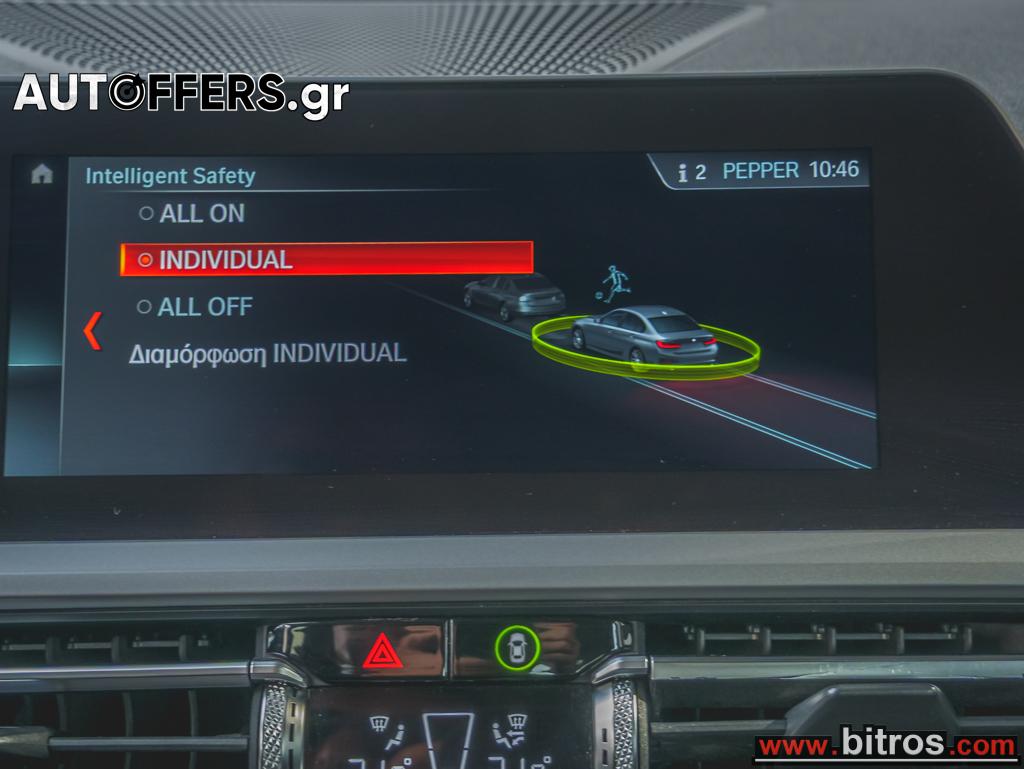Activate the red hazard triangle button

tap(383, 652)
